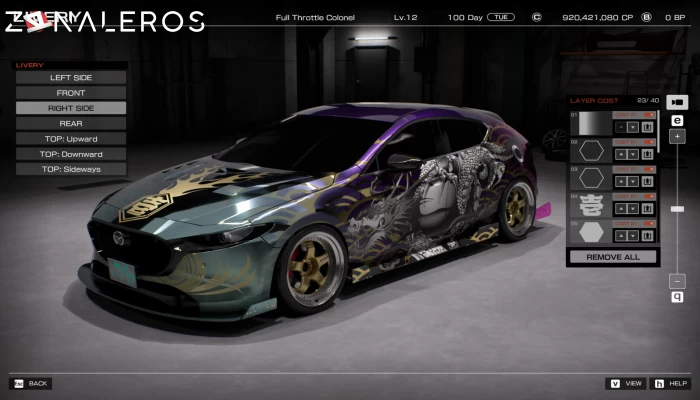Pick TOP: Sideways livery option
The image size is (700, 400).
[x=70, y=169]
